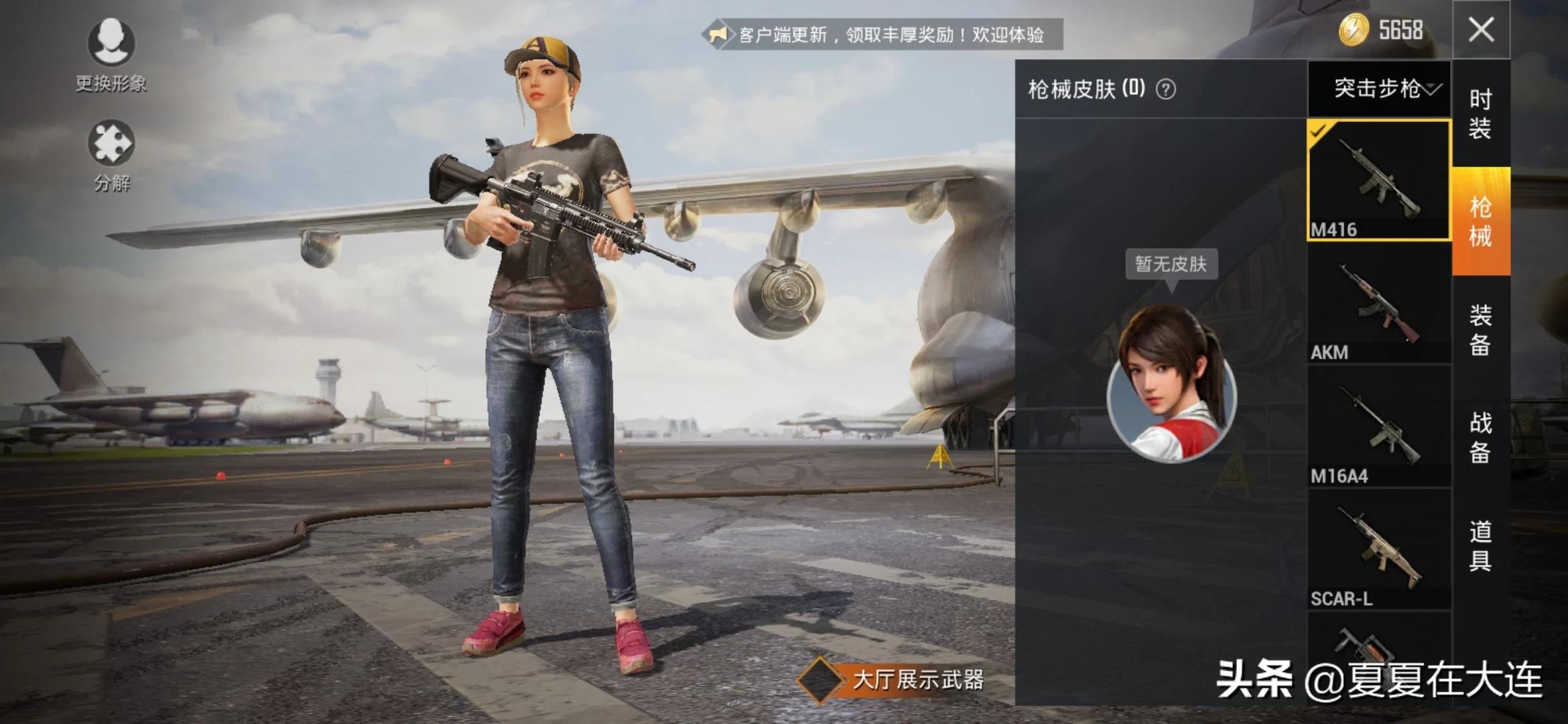Open the 客户端更新 announcement banner
1568x724 pixels.
885,34
